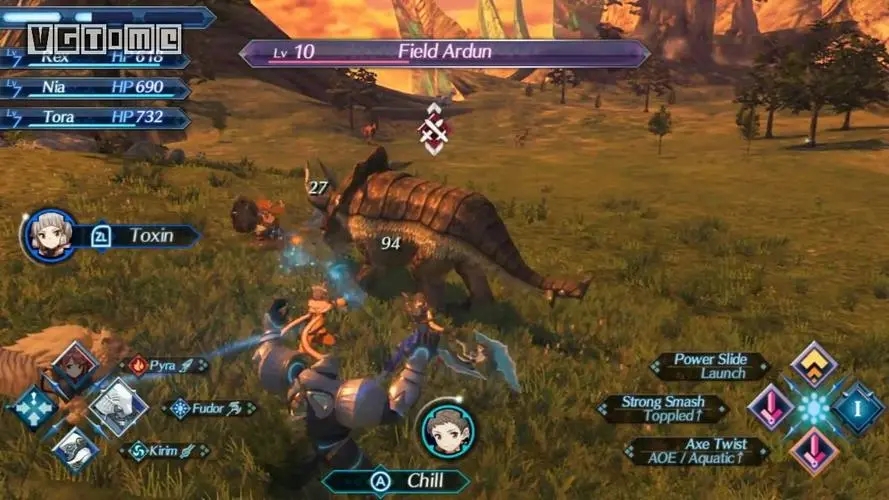This screenshot has height=500, width=889.
Task: Activate the Power Slide art icon
Action: click(x=814, y=366)
